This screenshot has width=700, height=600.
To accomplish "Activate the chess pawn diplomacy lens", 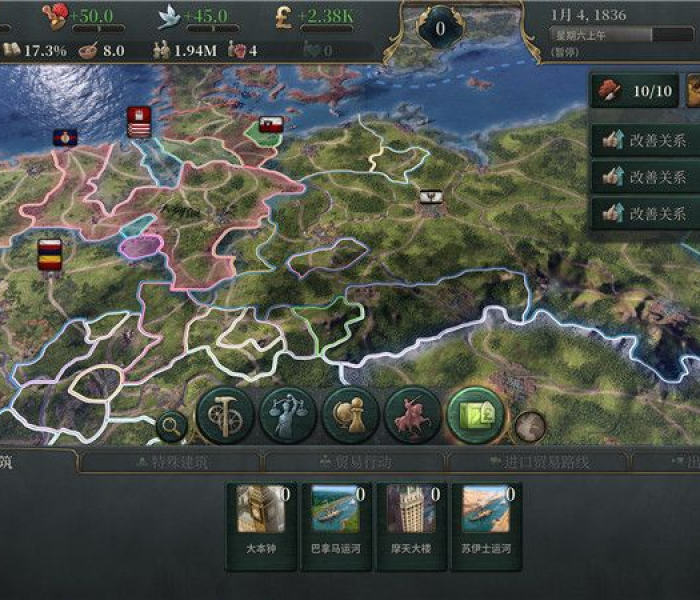I will (351, 415).
